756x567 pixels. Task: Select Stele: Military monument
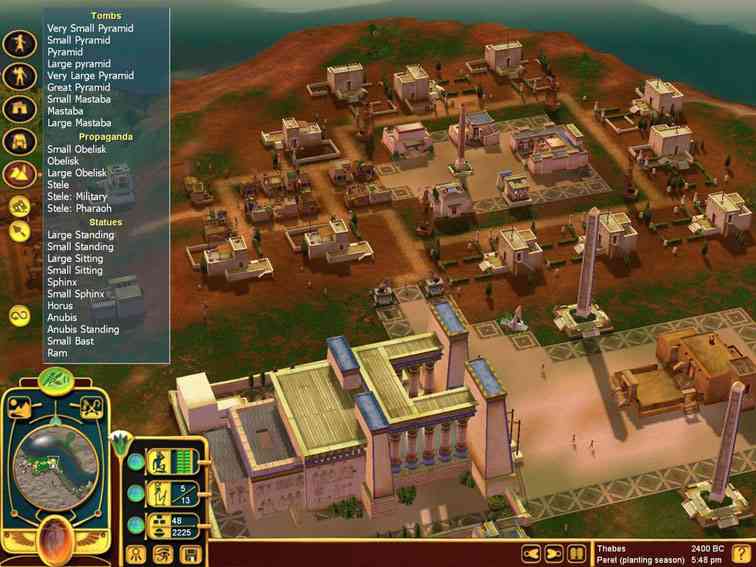coord(77,197)
